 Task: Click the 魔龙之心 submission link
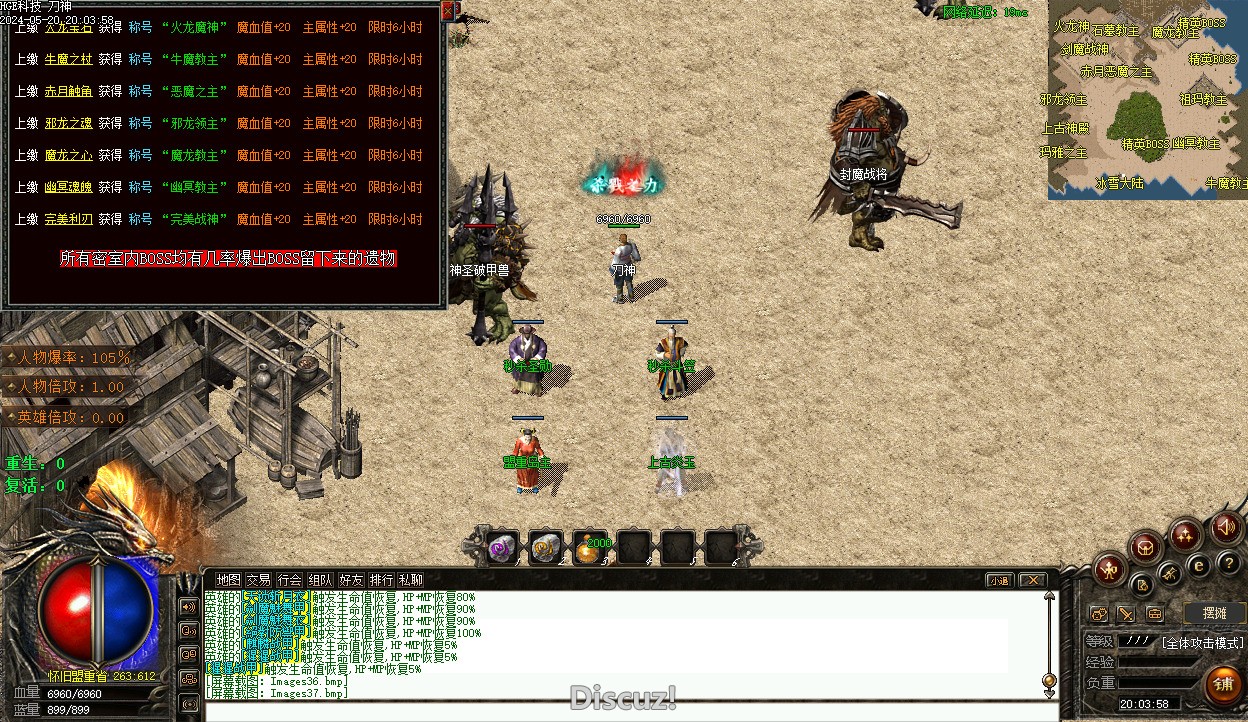pyautogui.click(x=68, y=156)
